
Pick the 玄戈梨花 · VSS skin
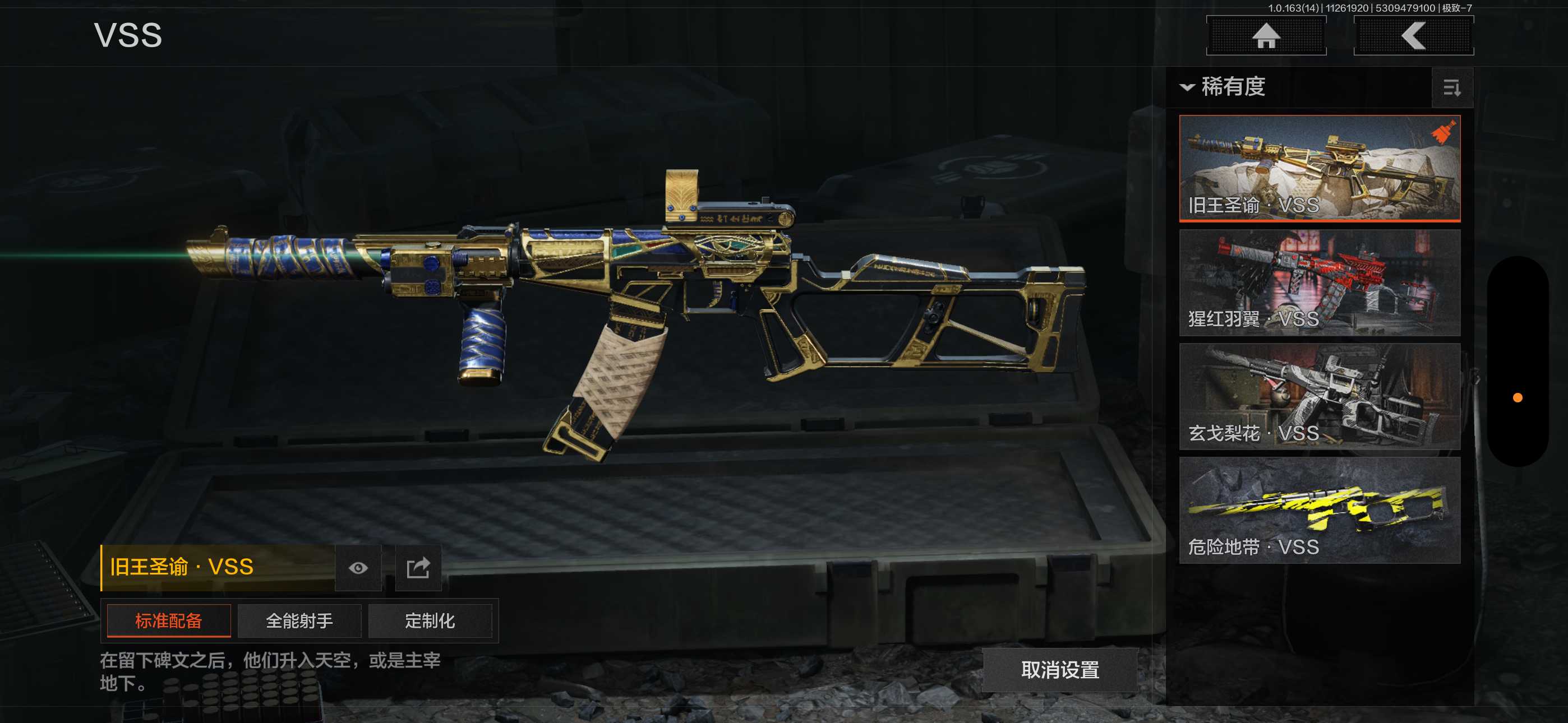(x=1319, y=396)
